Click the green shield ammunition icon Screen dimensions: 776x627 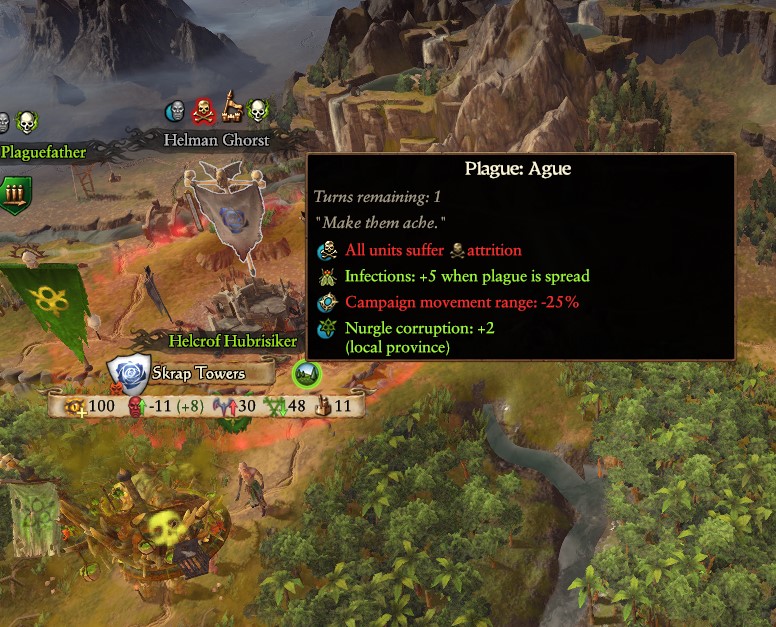tap(16, 190)
